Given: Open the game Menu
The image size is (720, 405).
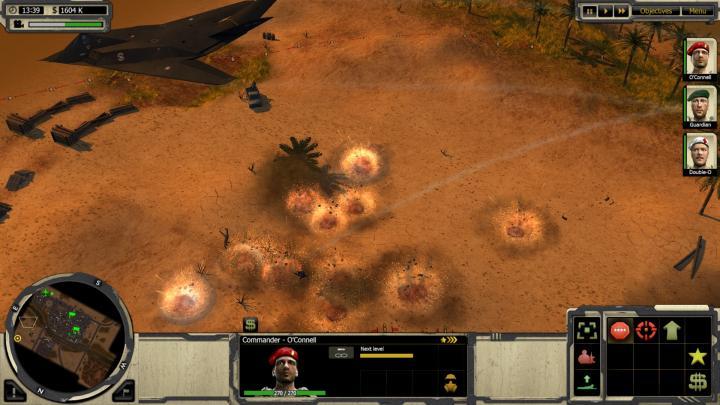Looking at the screenshot, I should coord(695,11).
